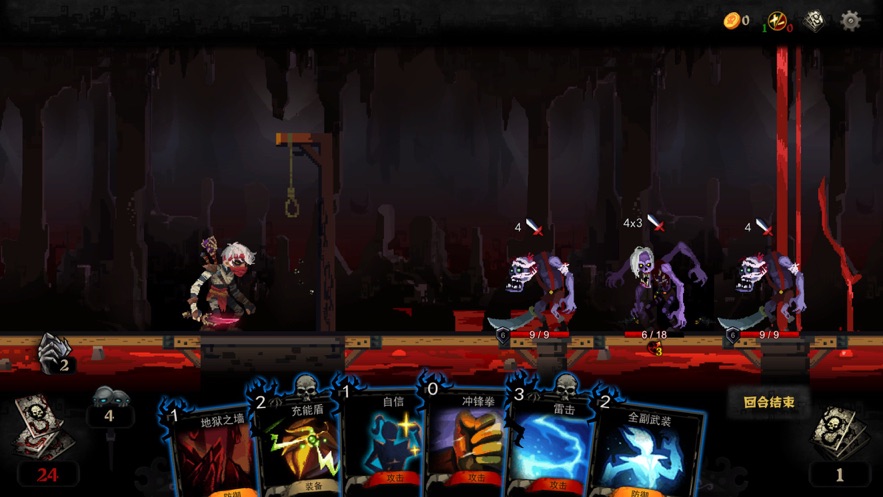Click the plus-minus round badge icon
This screenshot has height=497, width=883.
(777, 21)
